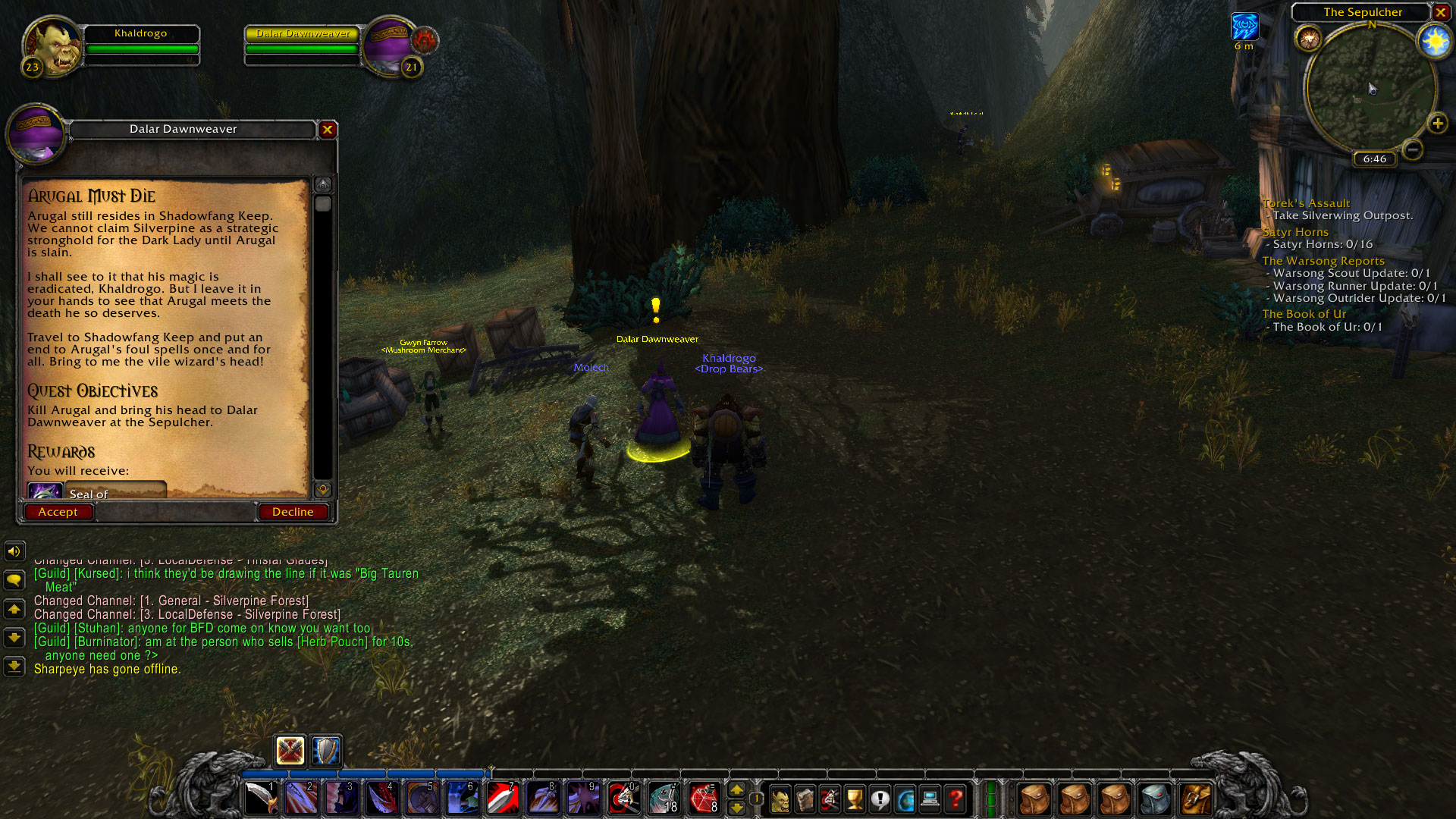This screenshot has width=1456, height=819.
Task: Open the Help request panel
Action: [954, 798]
